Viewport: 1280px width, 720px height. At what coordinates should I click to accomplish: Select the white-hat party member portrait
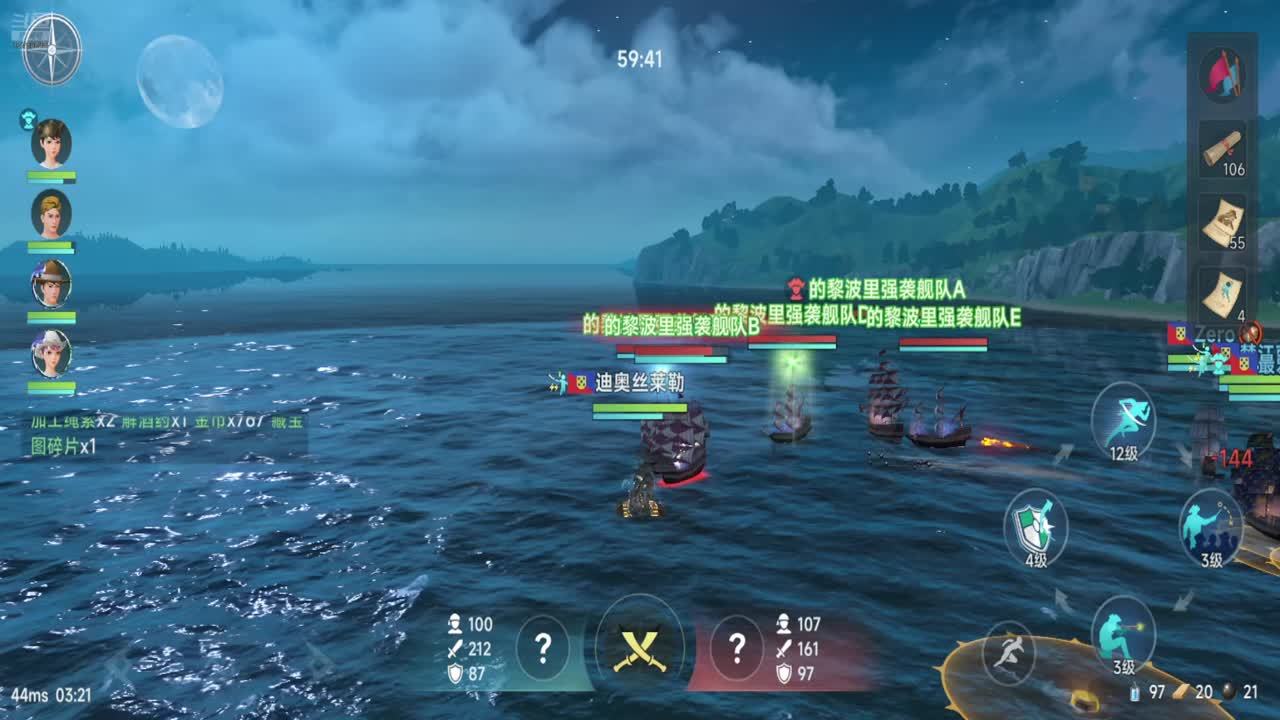coord(51,353)
